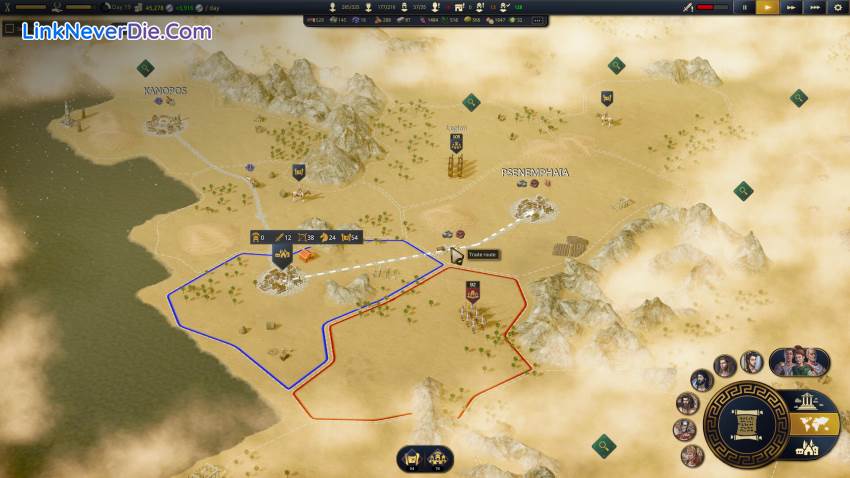Click the army banner marked 105
The height and width of the screenshot is (478, 850).
click(456, 142)
